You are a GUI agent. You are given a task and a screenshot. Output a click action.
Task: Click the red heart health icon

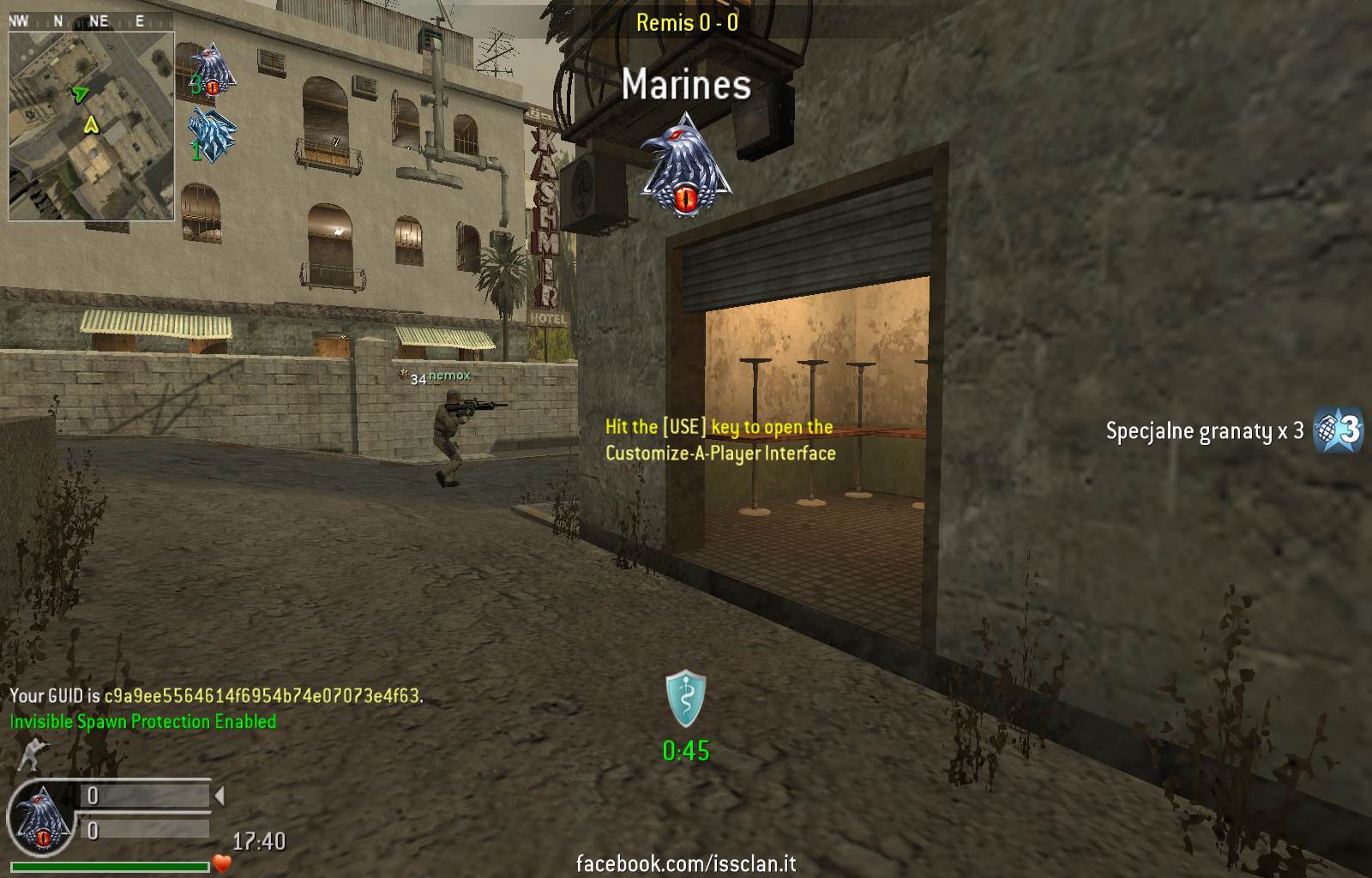pyautogui.click(x=223, y=863)
